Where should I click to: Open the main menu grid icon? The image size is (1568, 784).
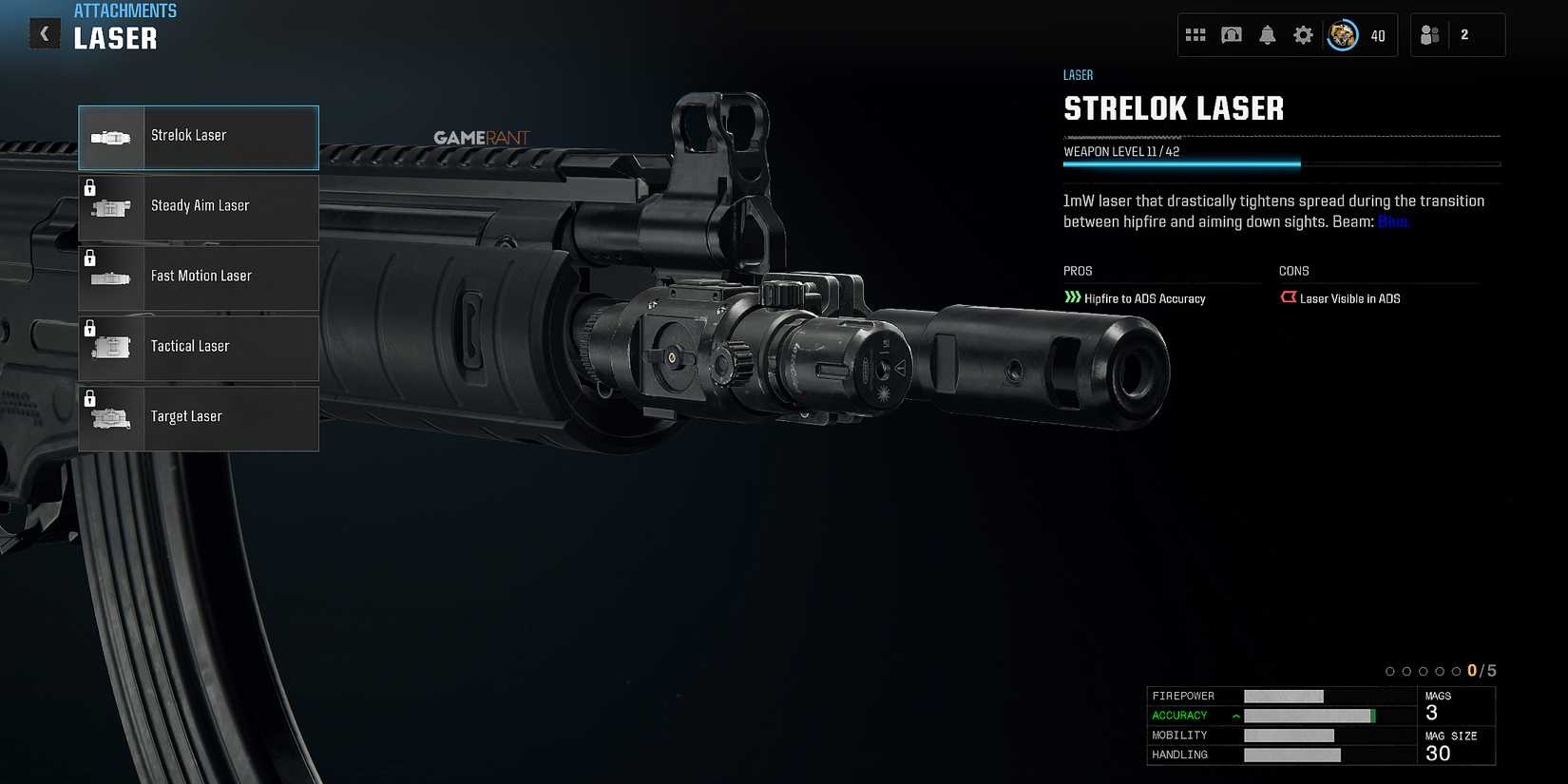(1195, 33)
